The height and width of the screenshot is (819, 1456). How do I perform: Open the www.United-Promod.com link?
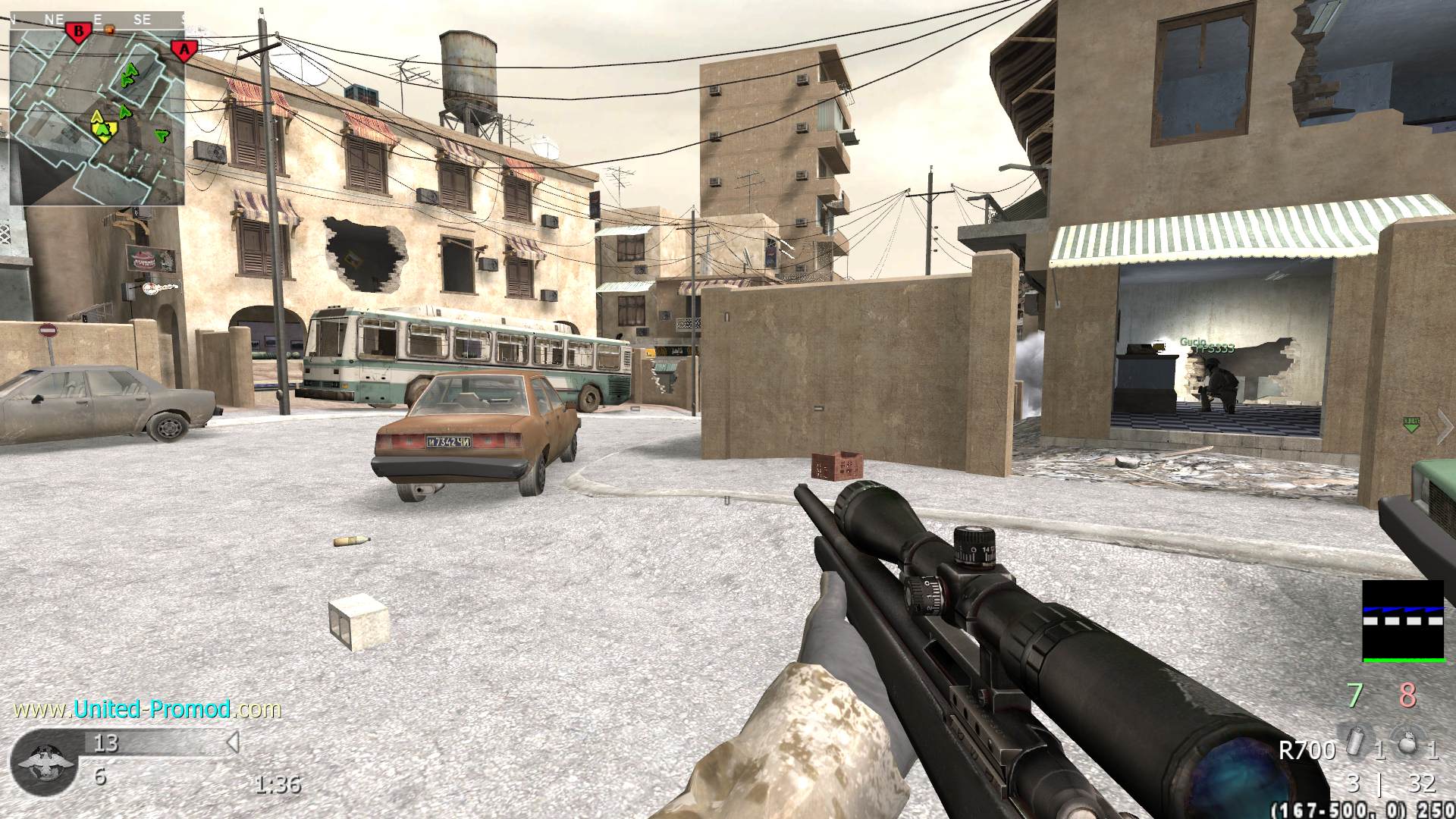[148, 709]
